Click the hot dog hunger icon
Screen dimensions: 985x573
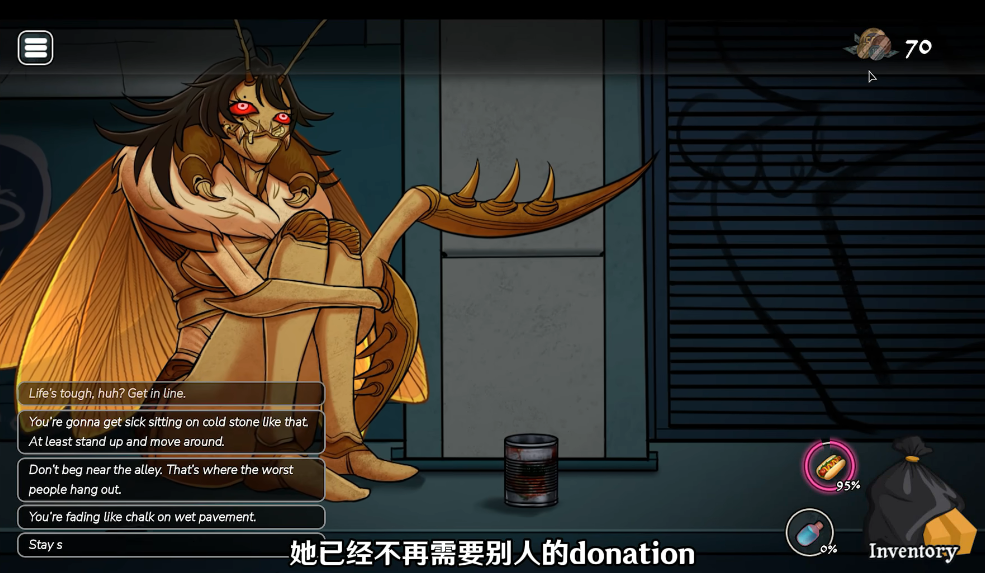tap(829, 466)
